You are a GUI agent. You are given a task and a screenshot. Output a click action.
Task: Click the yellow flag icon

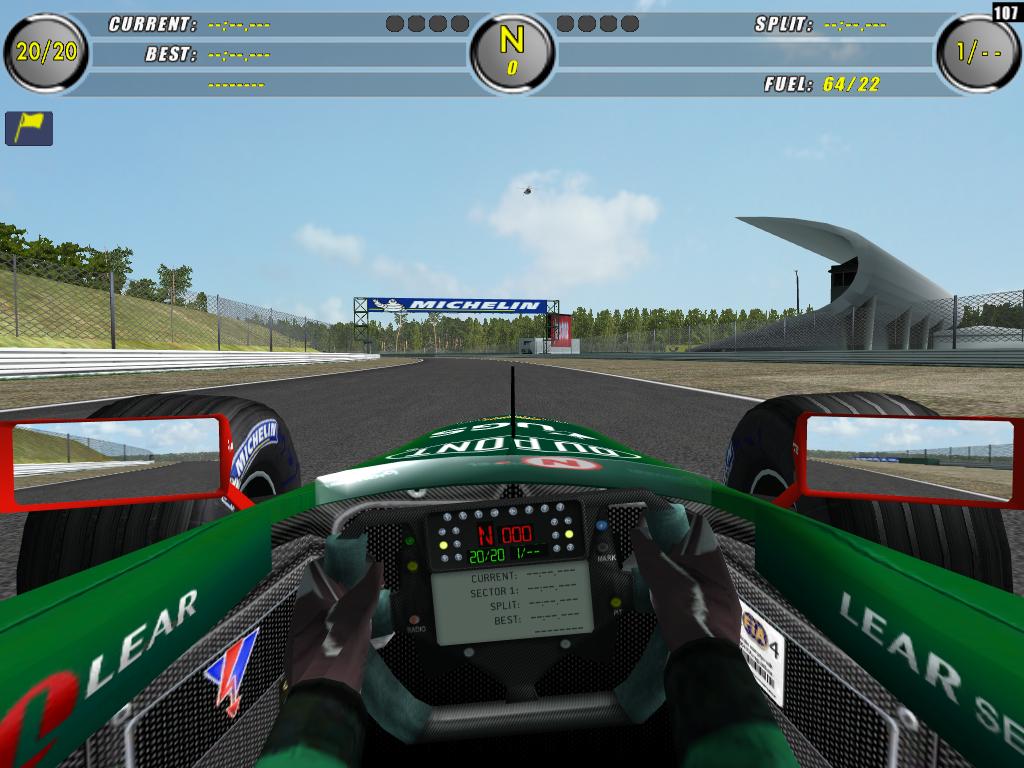[x=29, y=128]
